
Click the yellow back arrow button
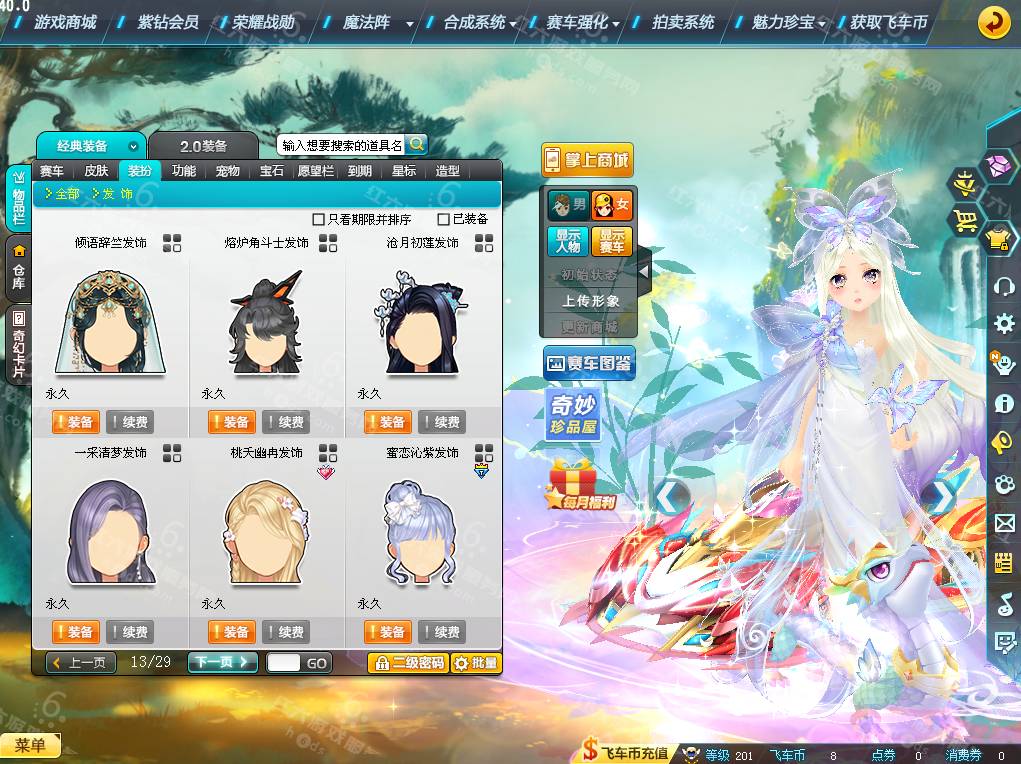[993, 22]
